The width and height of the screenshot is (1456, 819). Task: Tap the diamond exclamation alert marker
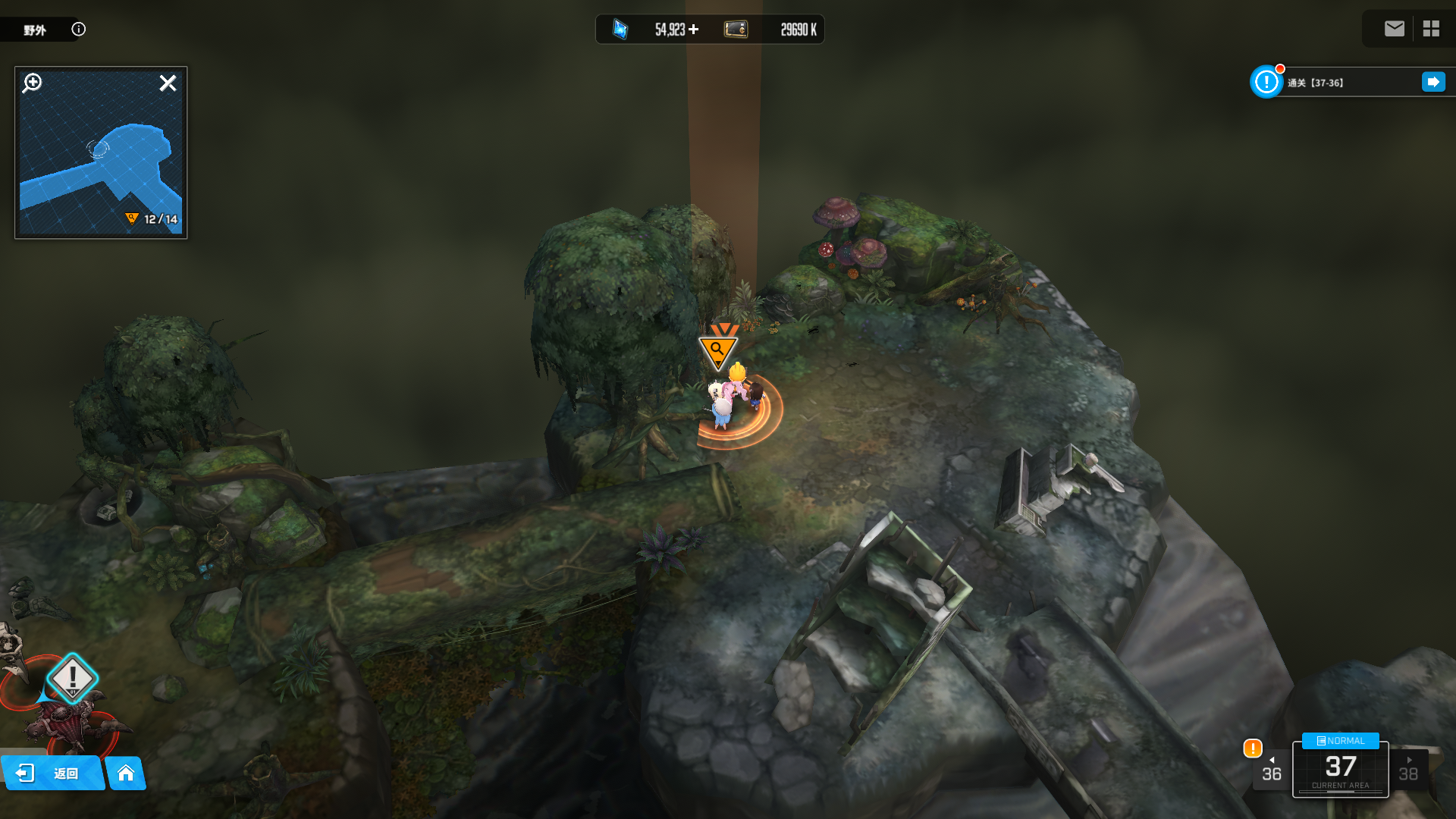(73, 677)
